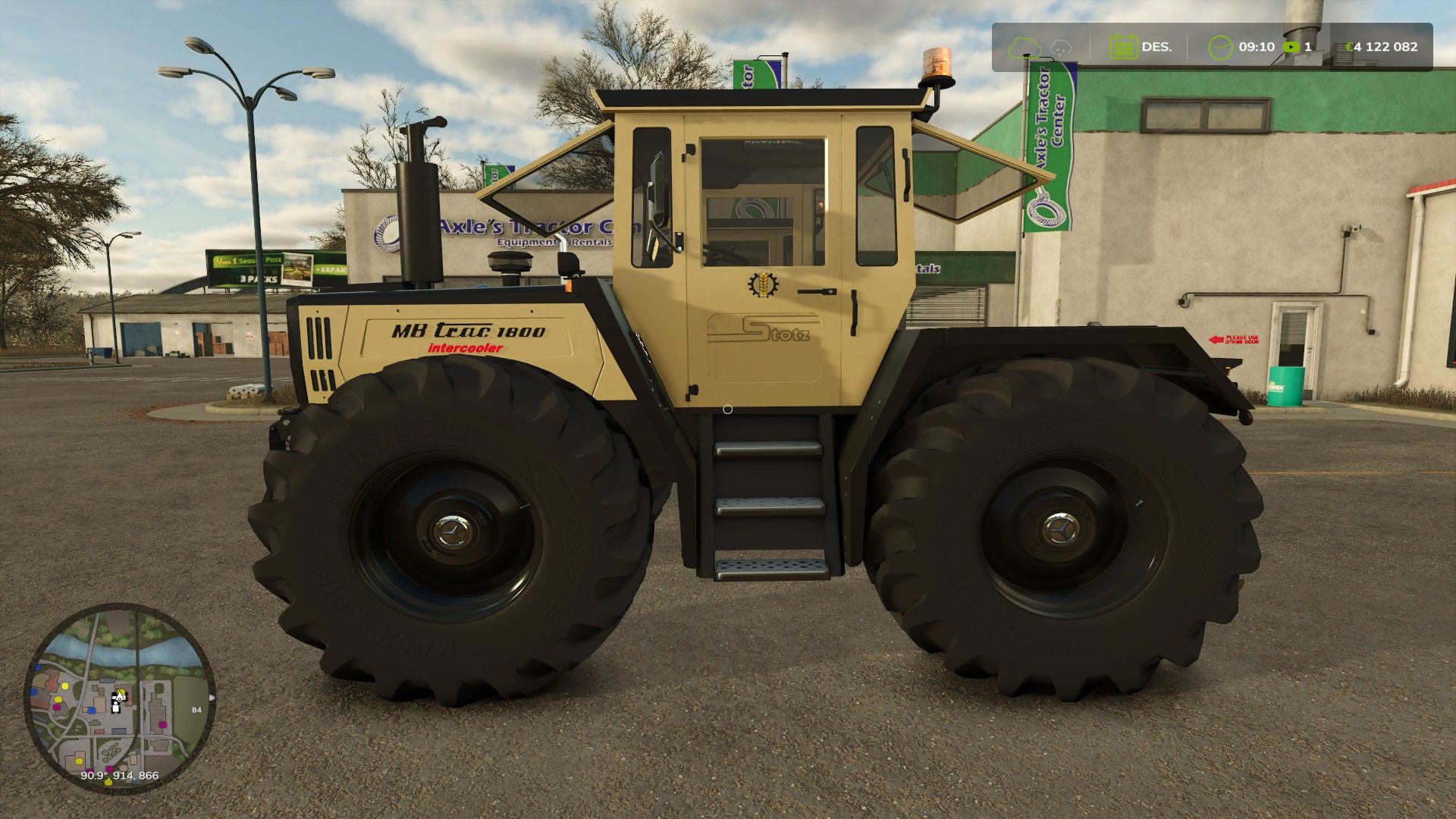Click the white chevron on the minimap edge
Screen dimensions: 1456x819
coord(212,698)
